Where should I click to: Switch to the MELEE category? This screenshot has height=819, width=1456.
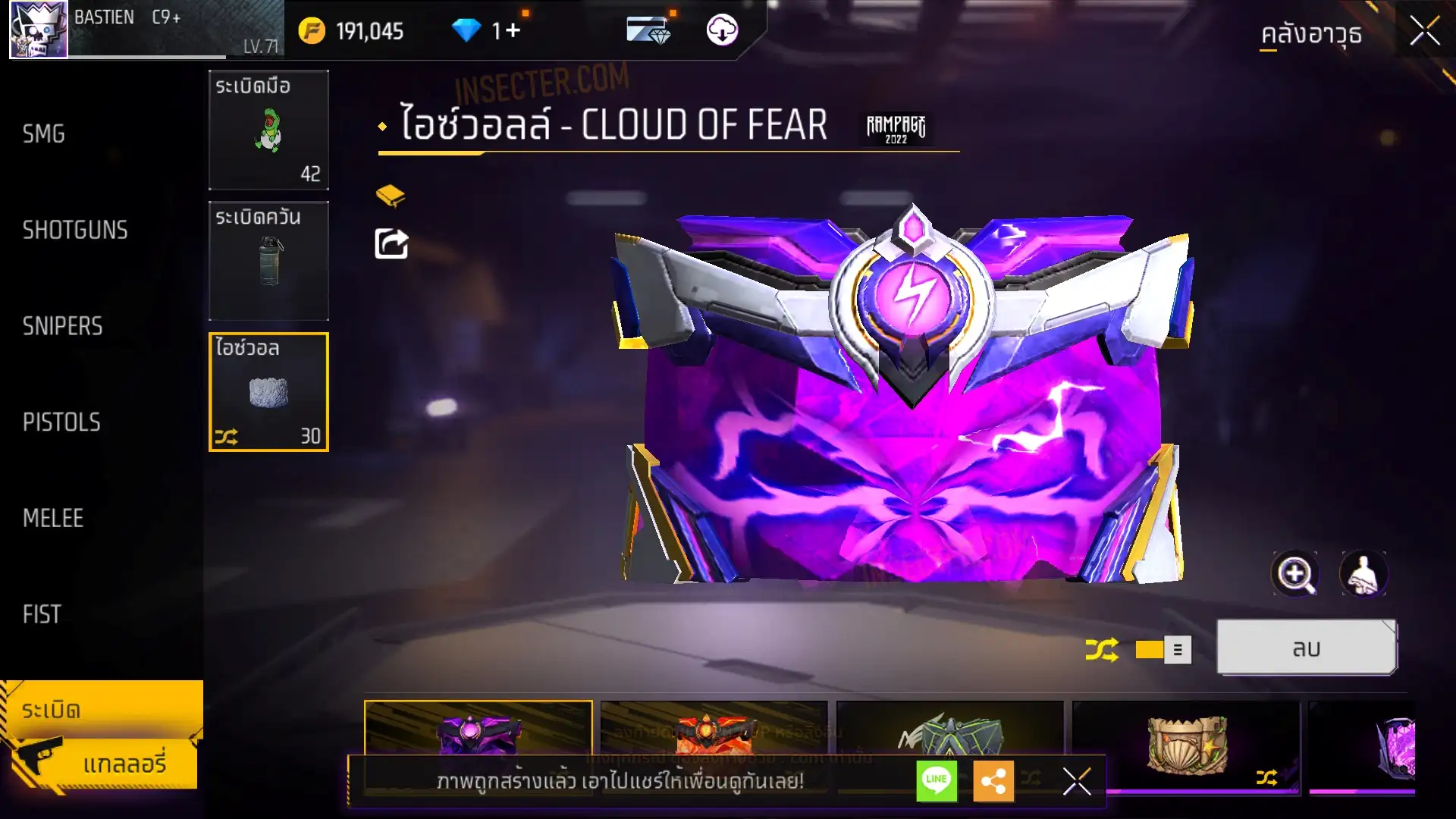[x=53, y=518]
